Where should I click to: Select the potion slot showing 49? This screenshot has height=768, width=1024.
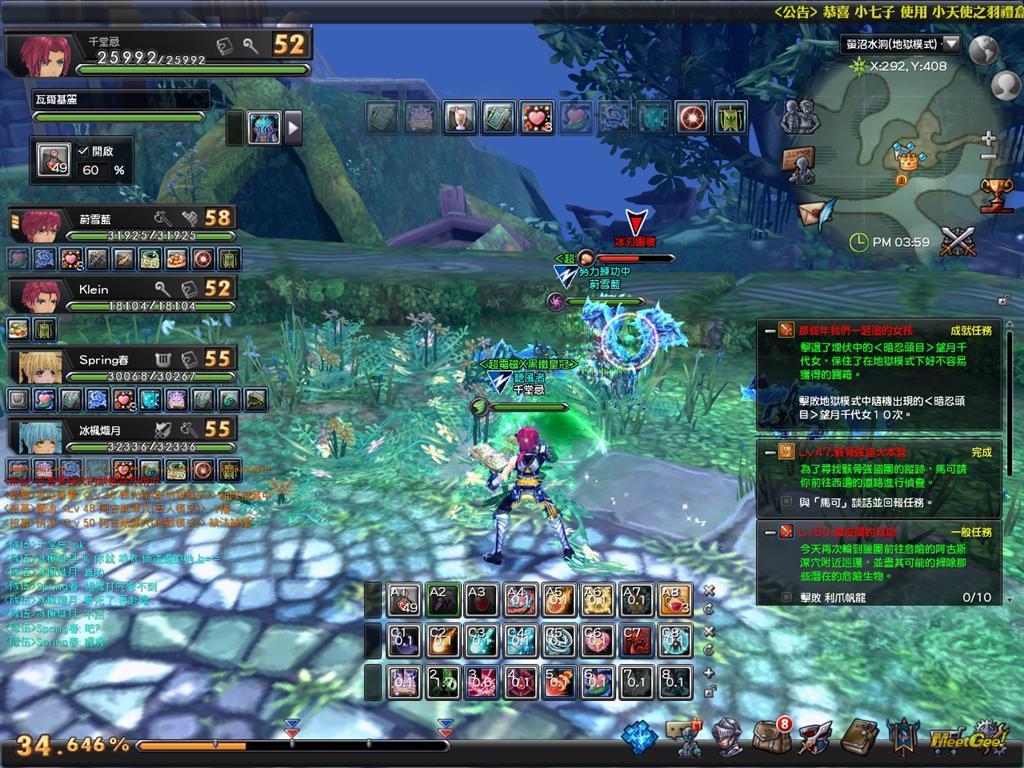pos(54,161)
